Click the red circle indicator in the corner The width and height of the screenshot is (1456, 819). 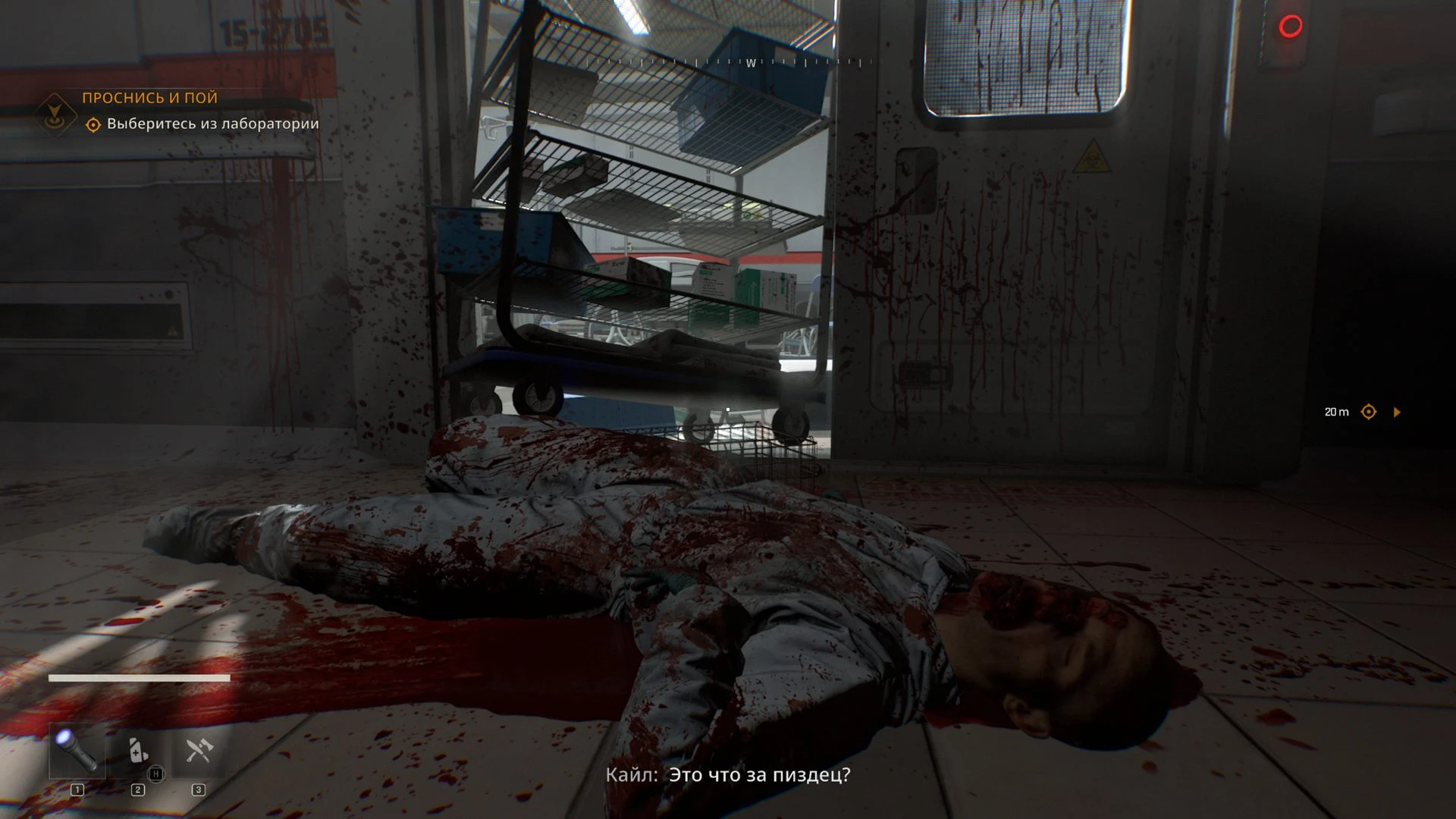point(1291,27)
